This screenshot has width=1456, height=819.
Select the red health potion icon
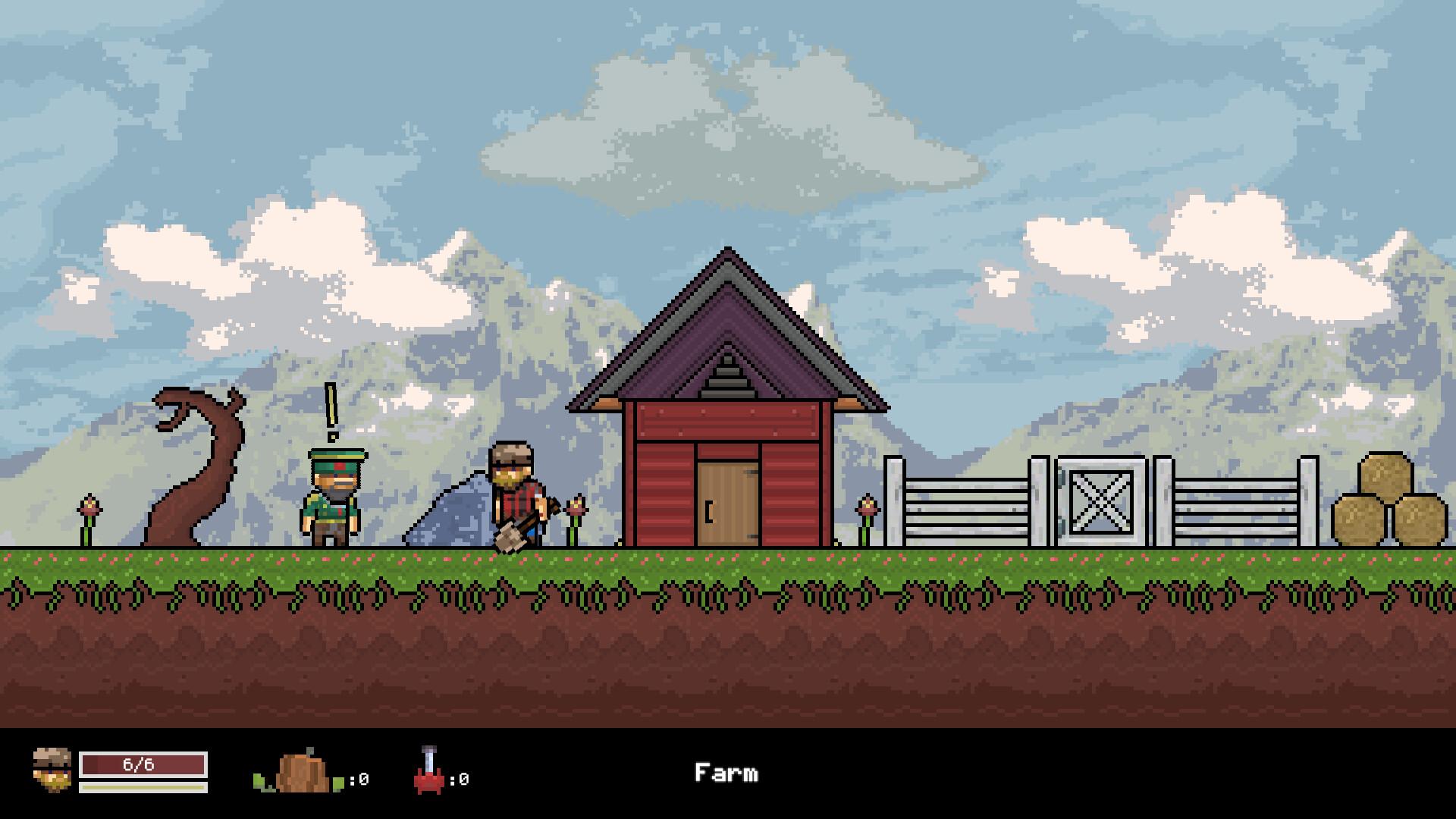click(x=429, y=772)
